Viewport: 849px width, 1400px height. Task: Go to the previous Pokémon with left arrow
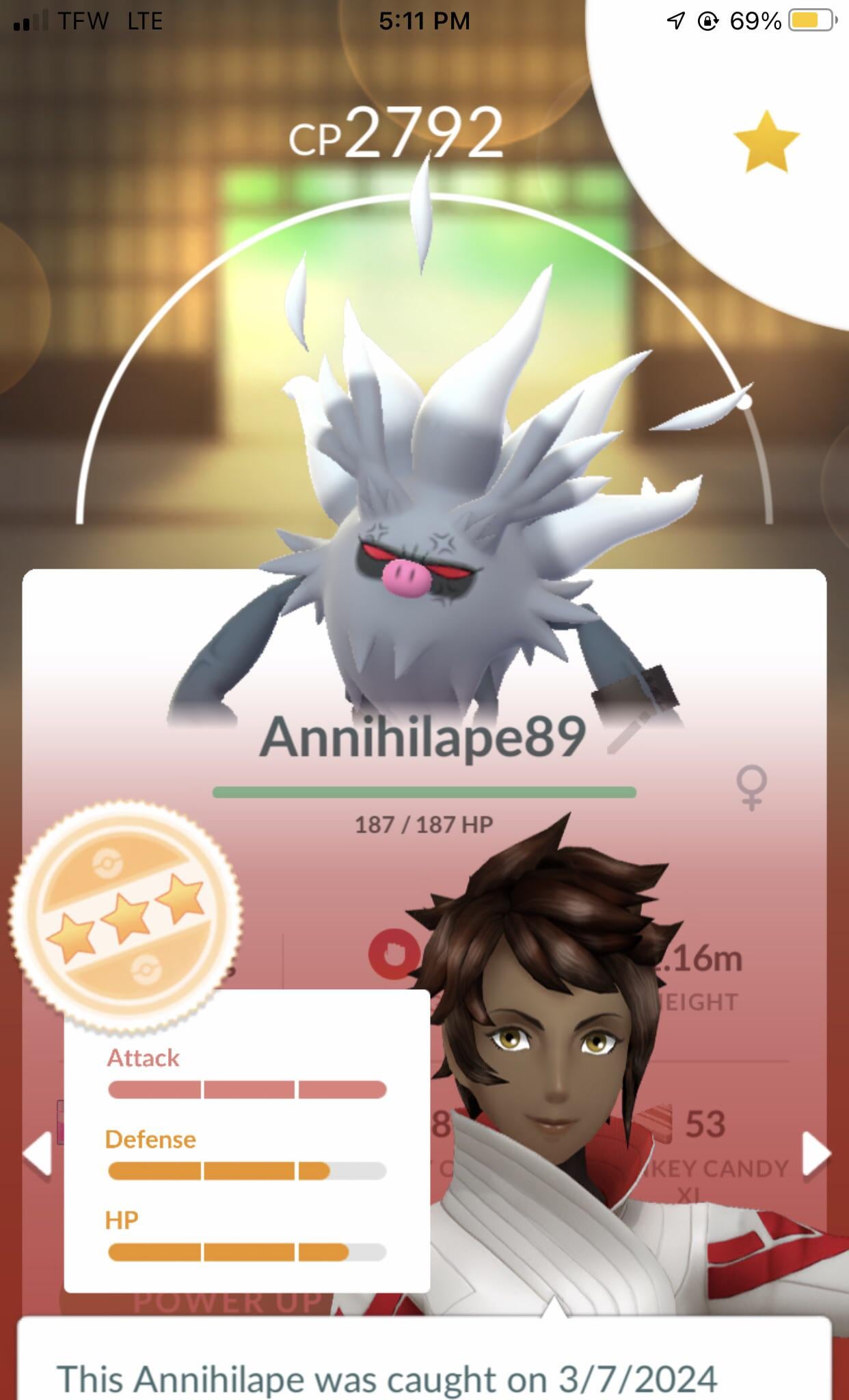point(37,1154)
